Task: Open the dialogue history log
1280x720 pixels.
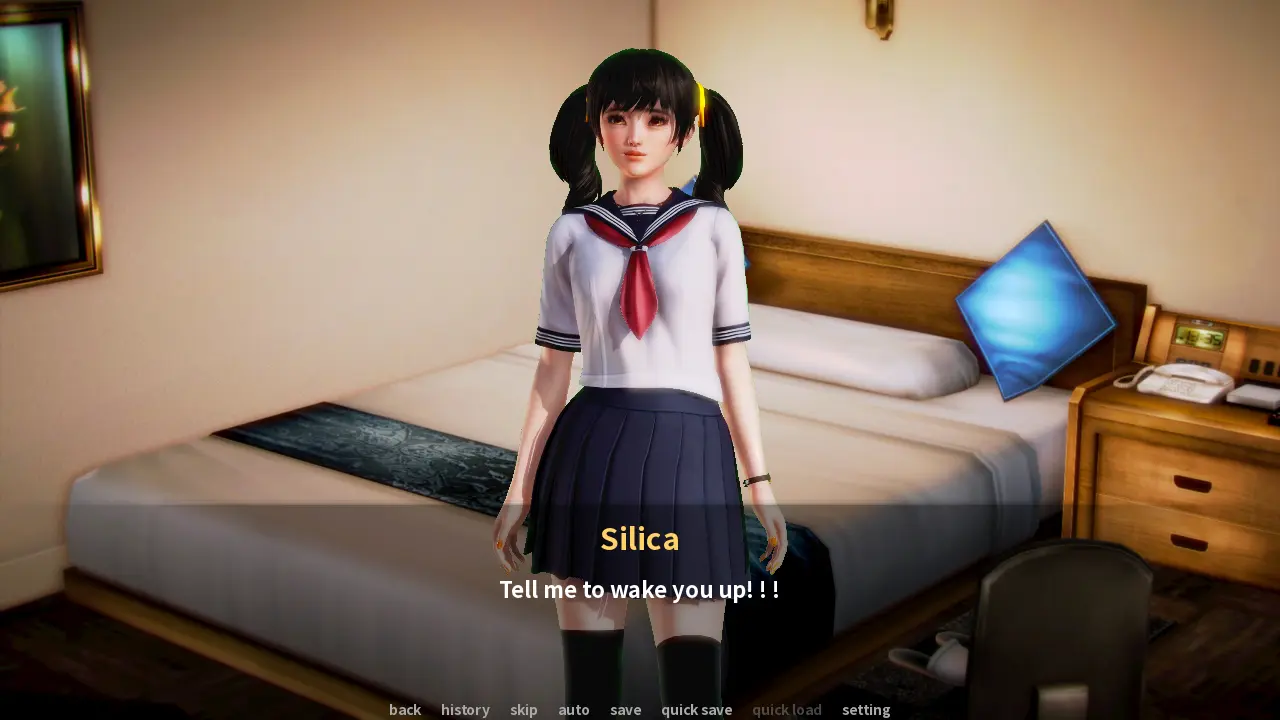Action: [465, 710]
